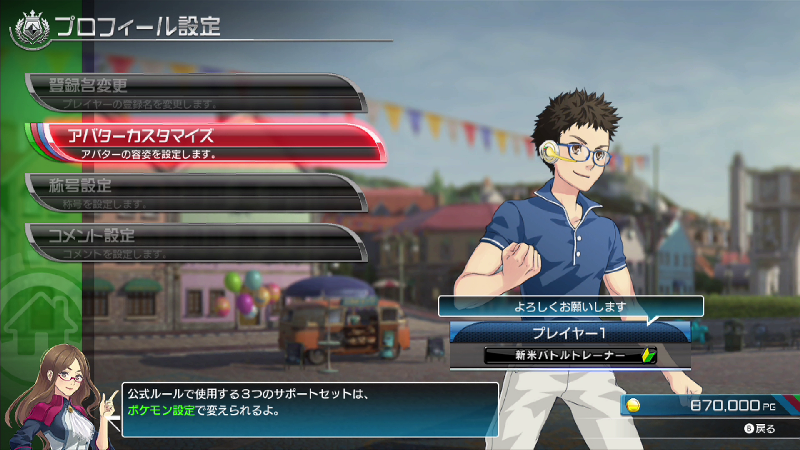Viewport: 800px width, 450px height.
Task: Open the 登録名変更 menu entry
Action: [190, 91]
